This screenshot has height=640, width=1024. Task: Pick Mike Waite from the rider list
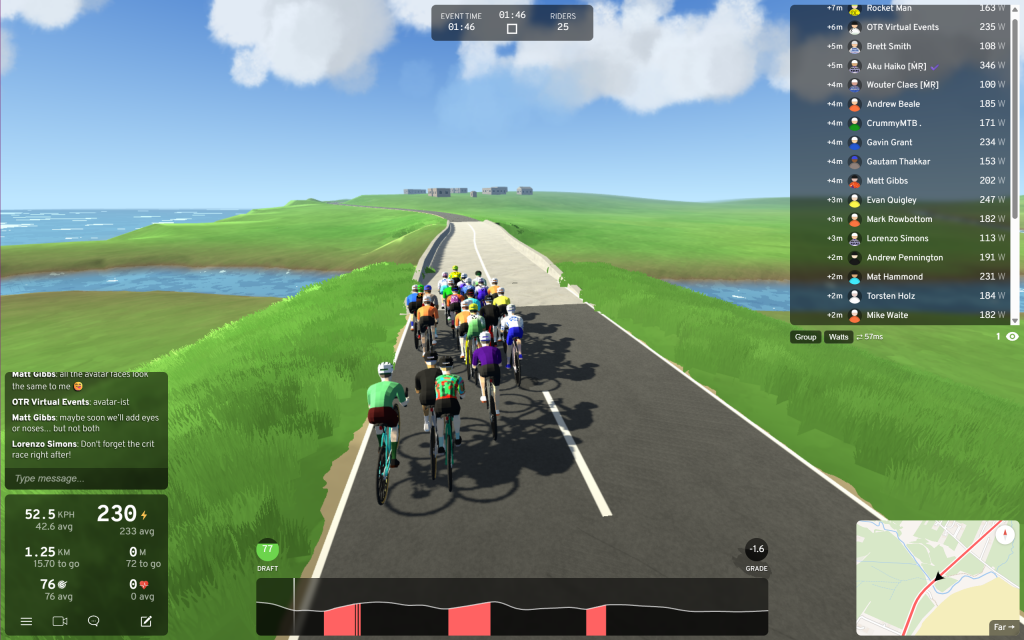coord(887,315)
